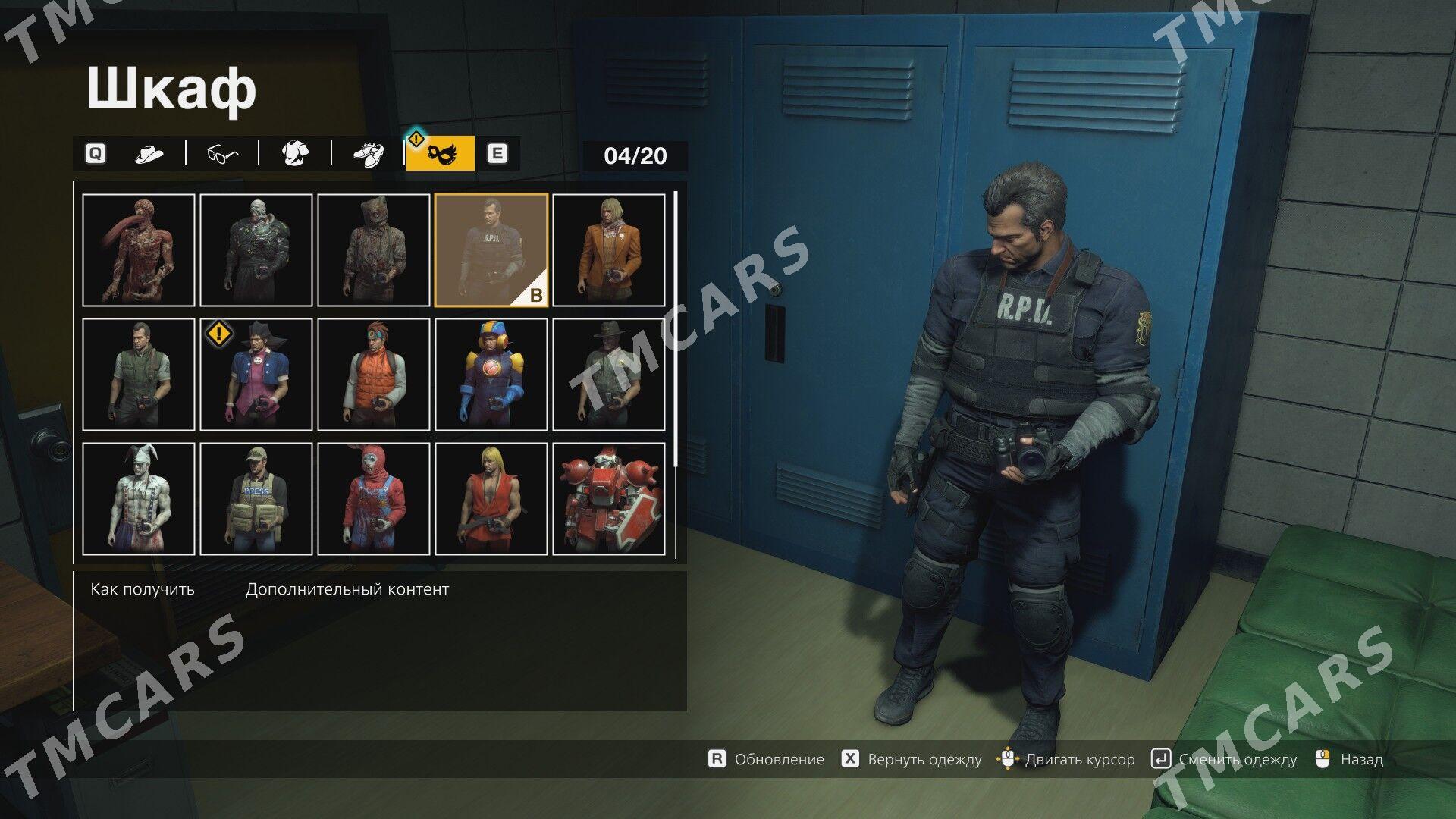
Task: Choose the red robot mech costume
Action: coord(609,499)
